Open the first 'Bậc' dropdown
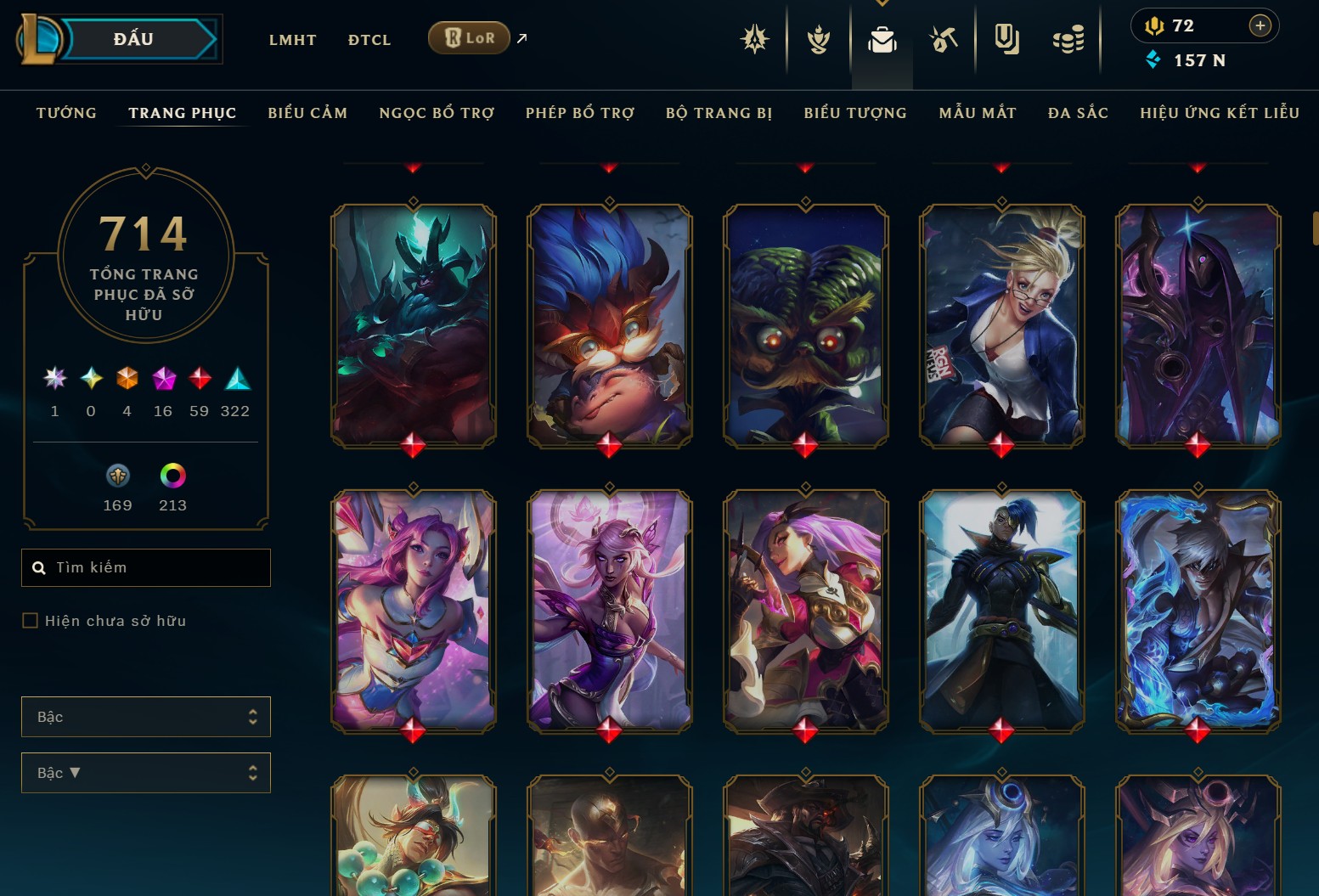1319x896 pixels. pyautogui.click(x=145, y=717)
